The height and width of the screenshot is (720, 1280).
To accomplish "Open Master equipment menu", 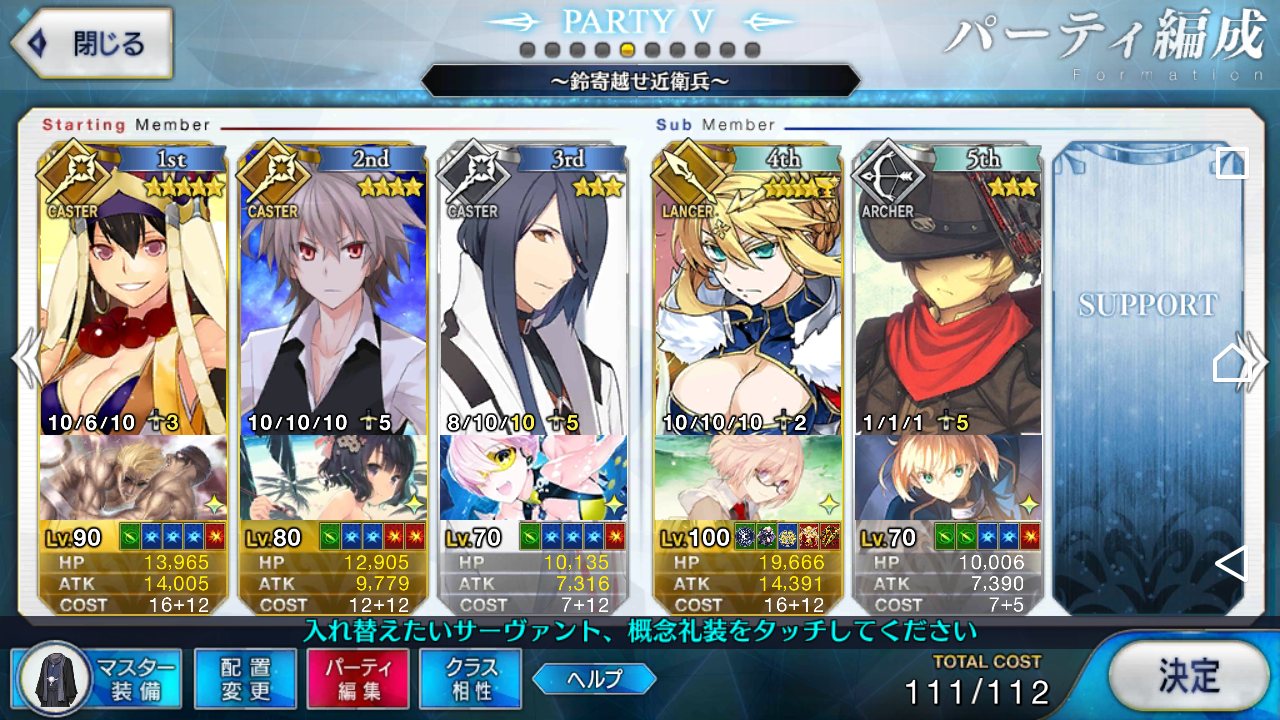I will tap(98, 679).
